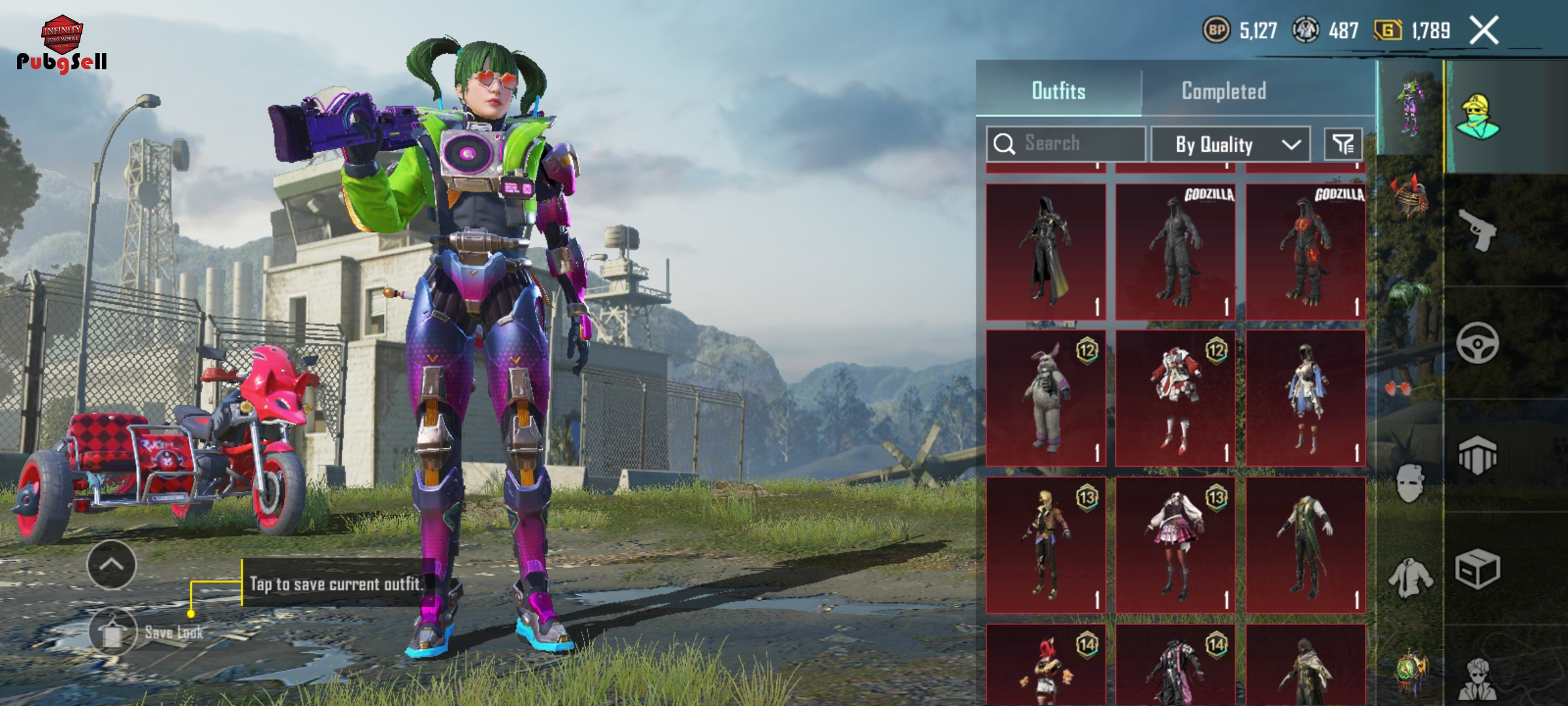
Task: Open the shirt clothing slot
Action: 1409,578
